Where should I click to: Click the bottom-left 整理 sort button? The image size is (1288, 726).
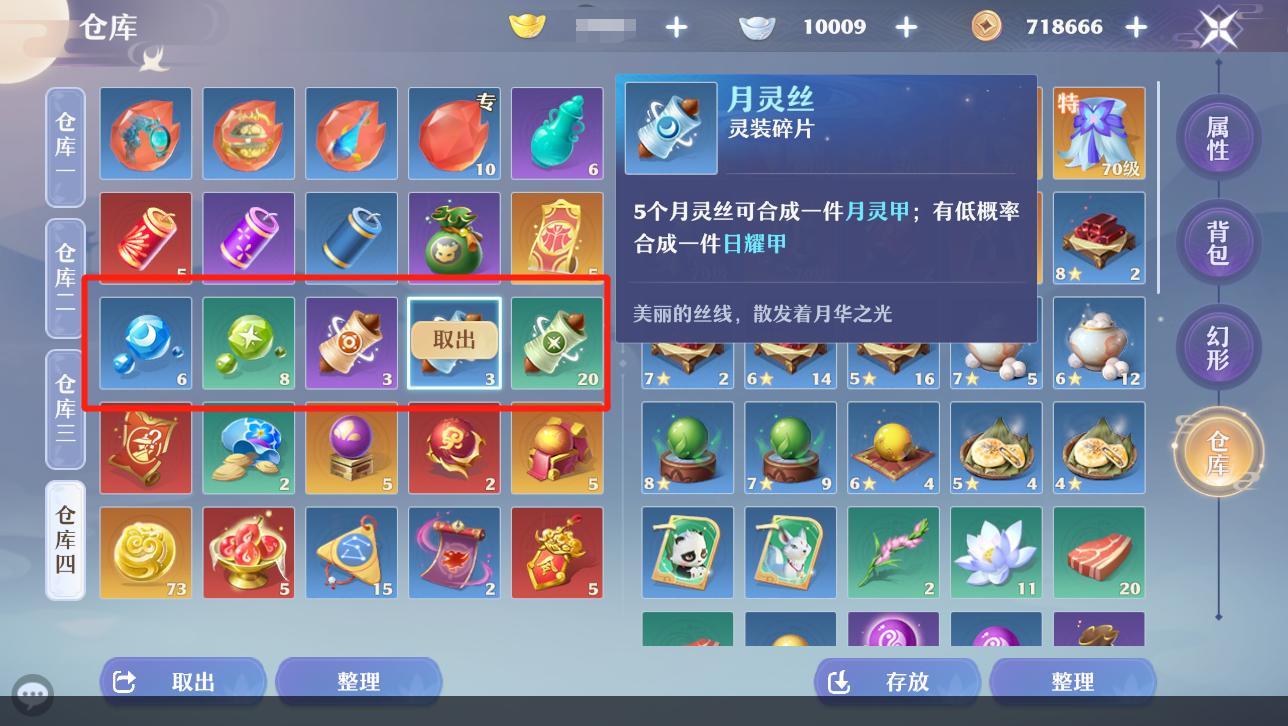tap(359, 681)
